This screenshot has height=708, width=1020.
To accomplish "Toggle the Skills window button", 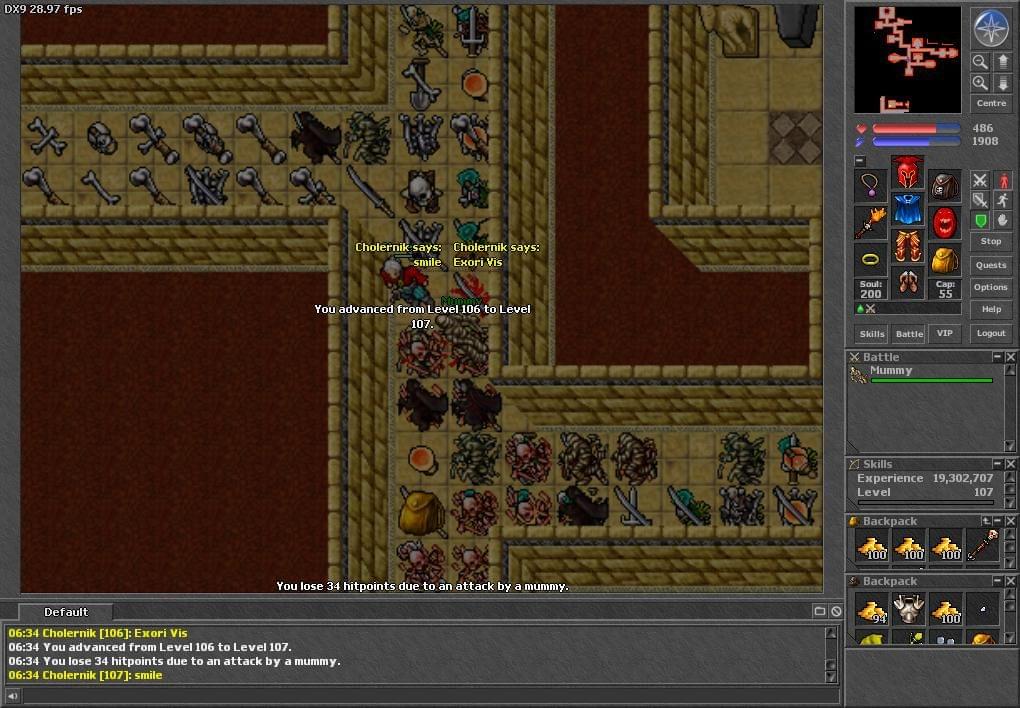I will [872, 334].
